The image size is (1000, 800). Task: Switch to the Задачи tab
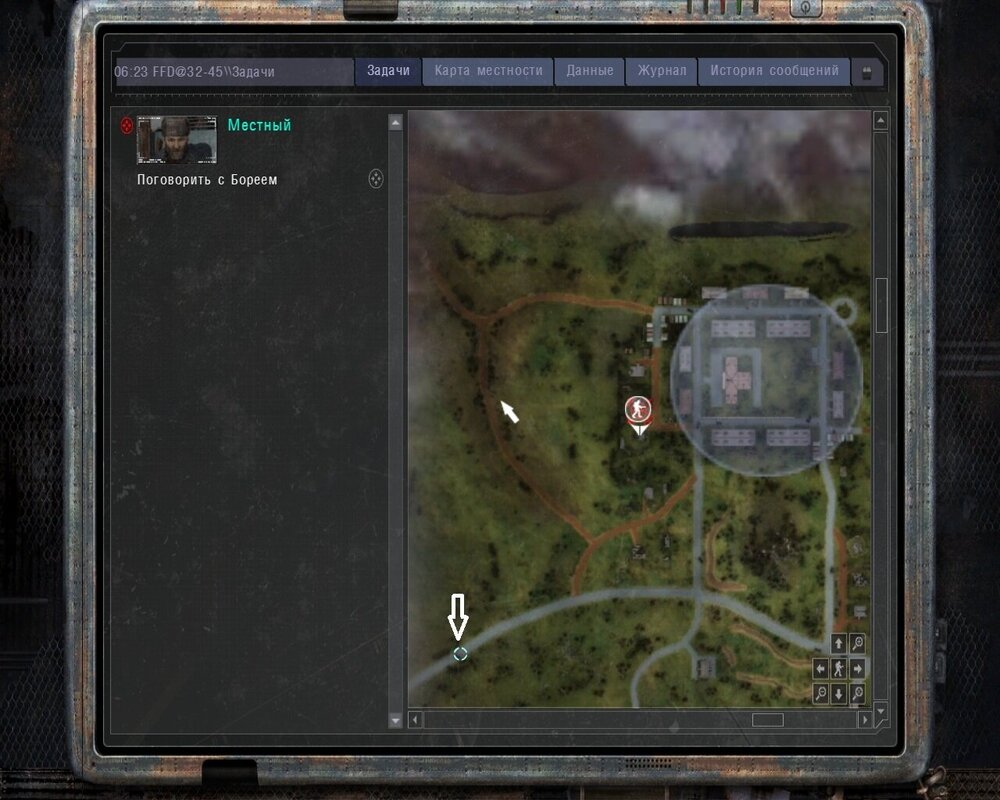tap(388, 71)
